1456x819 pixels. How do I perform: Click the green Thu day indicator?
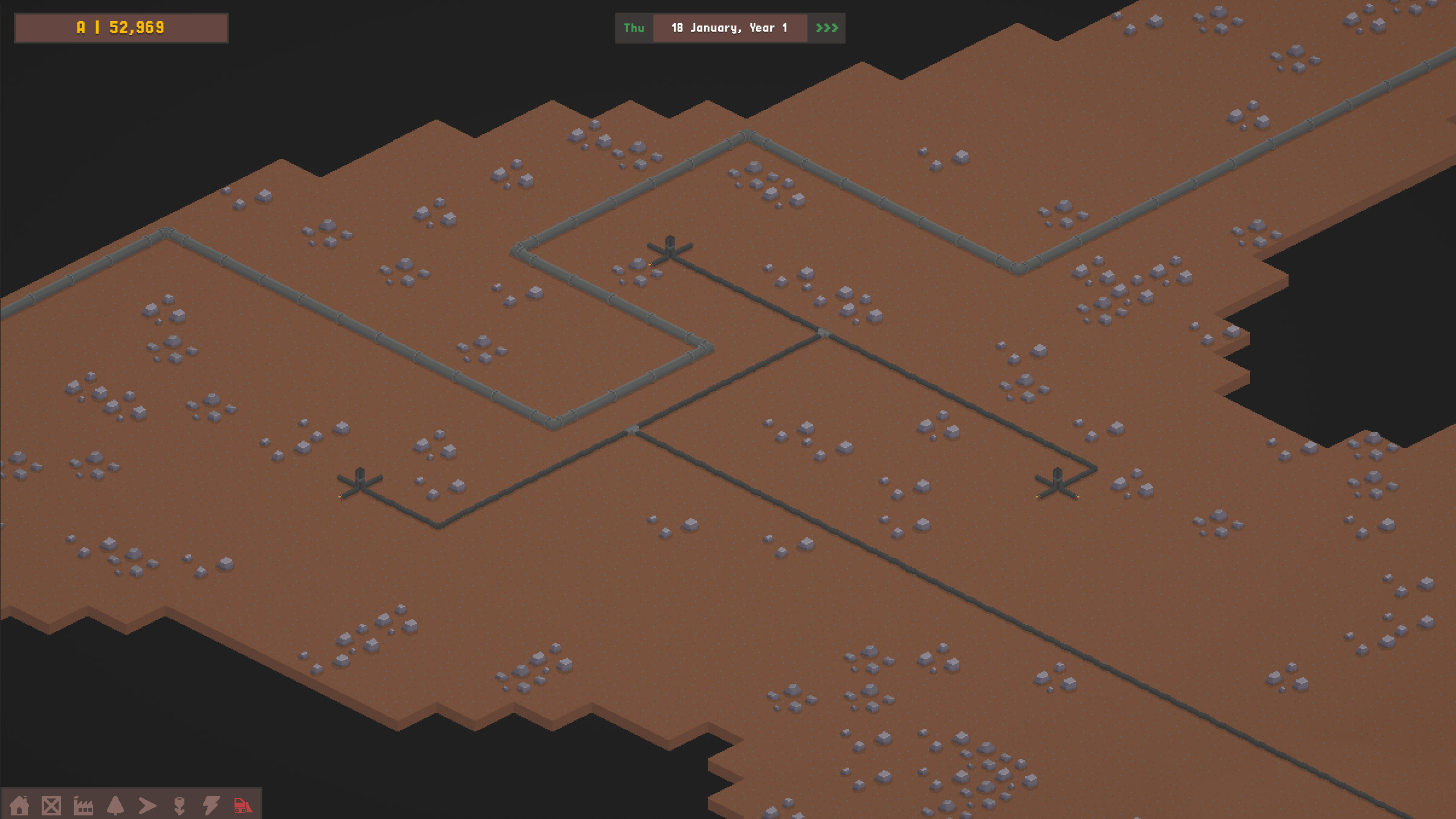coord(634,28)
